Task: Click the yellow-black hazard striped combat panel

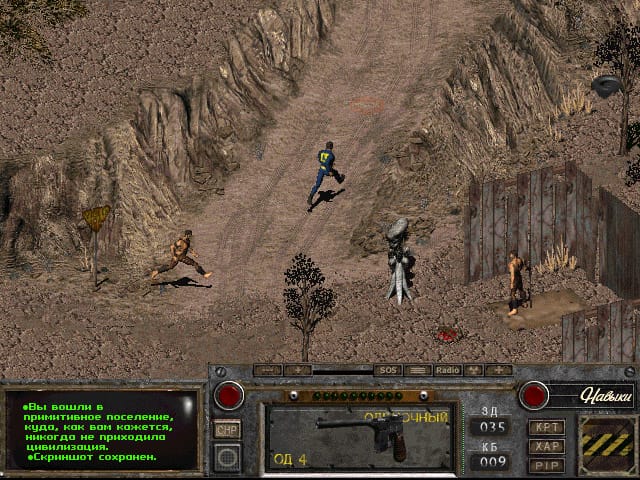Action: pyautogui.click(x=604, y=441)
